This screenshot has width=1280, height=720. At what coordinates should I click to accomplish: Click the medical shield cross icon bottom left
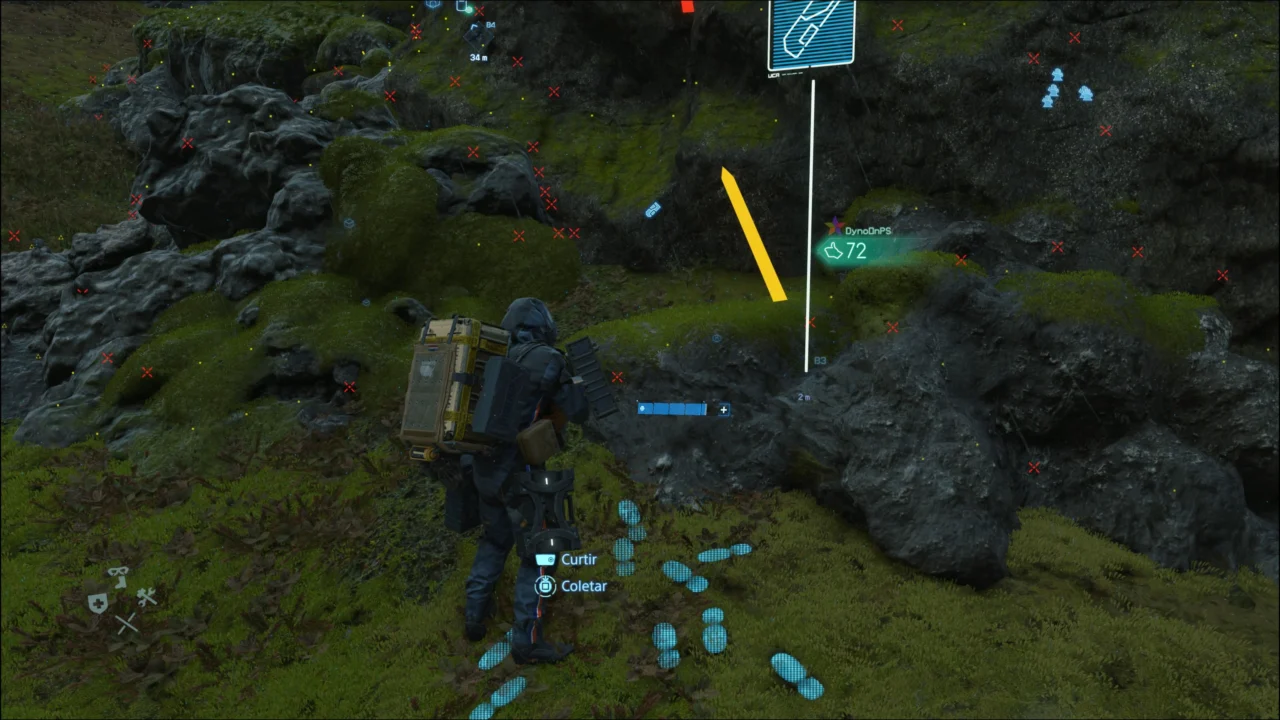coord(98,604)
